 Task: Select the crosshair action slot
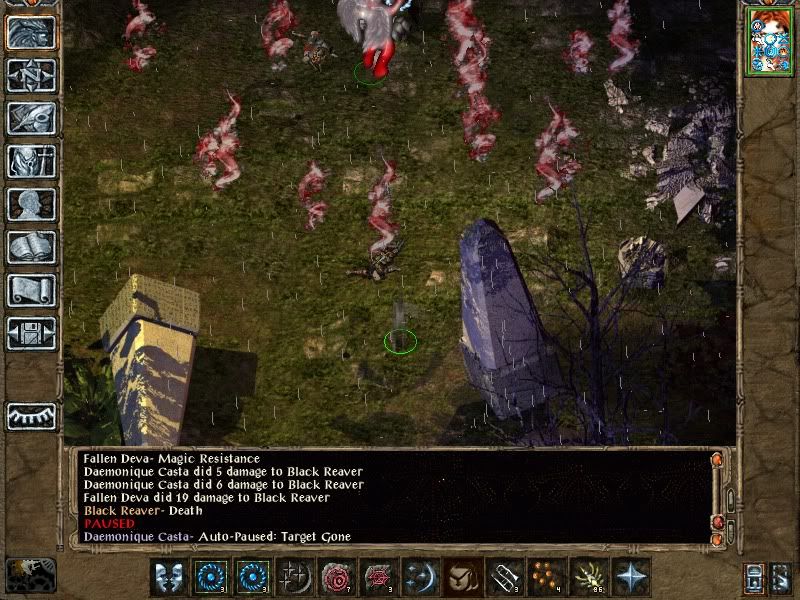coord(295,578)
